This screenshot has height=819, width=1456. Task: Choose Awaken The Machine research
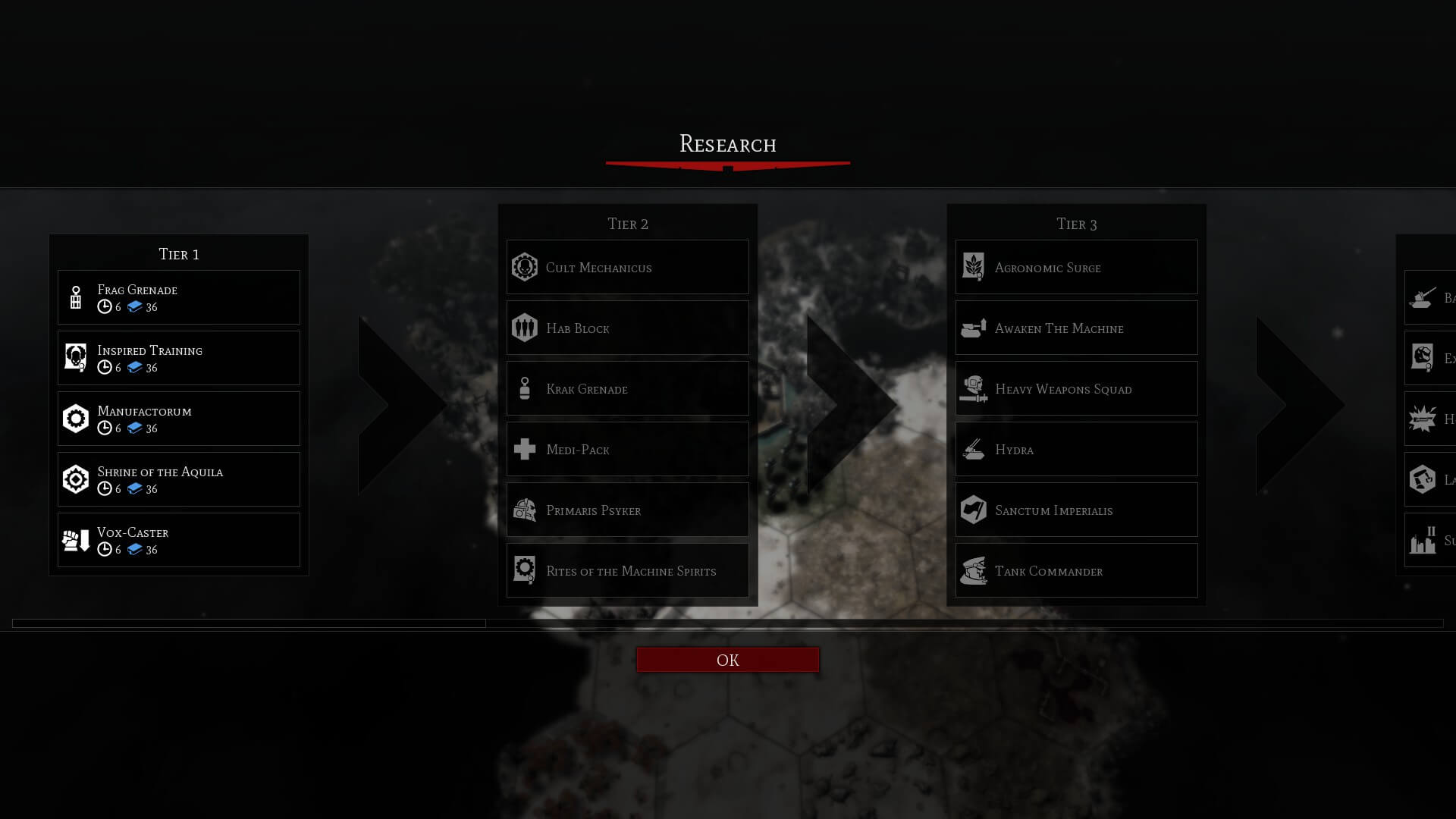point(1076,328)
